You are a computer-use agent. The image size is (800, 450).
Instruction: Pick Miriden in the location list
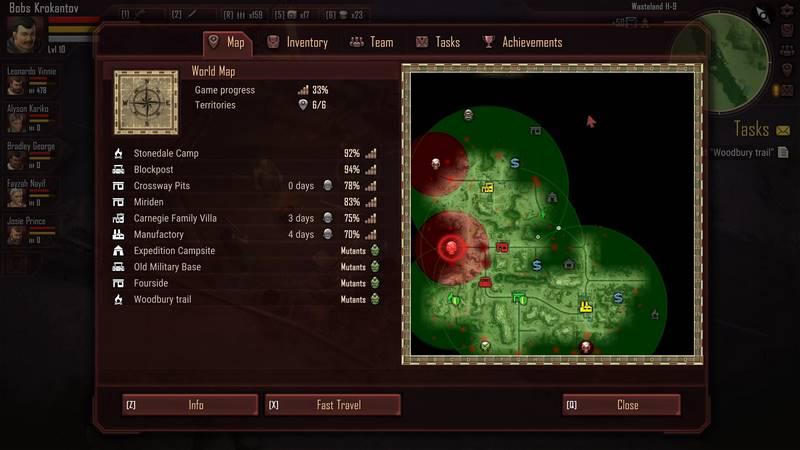click(151, 202)
